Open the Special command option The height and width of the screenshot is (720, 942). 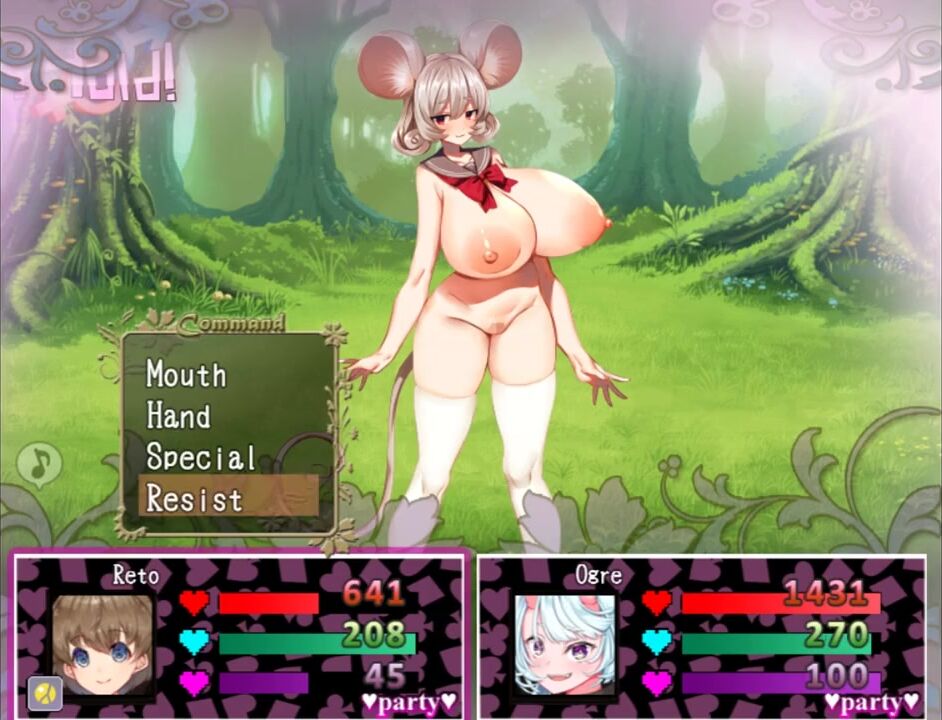201,457
